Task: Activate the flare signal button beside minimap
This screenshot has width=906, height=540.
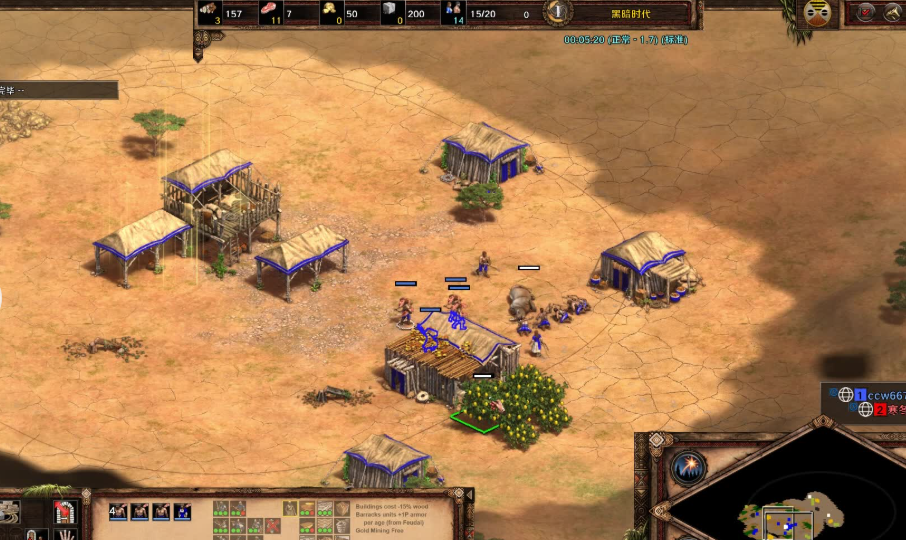Action: 688,468
